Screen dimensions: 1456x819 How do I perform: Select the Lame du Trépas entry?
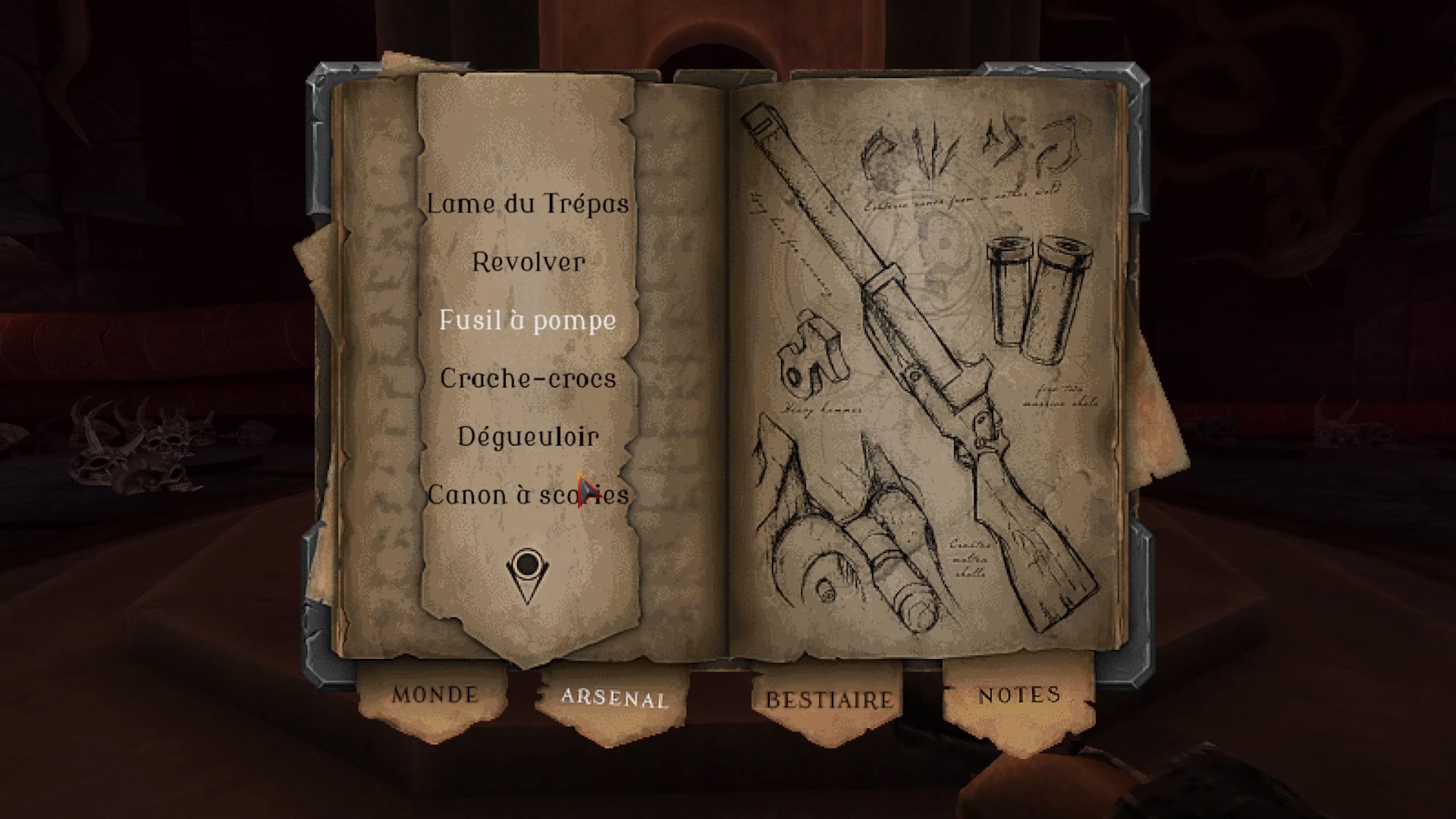528,204
